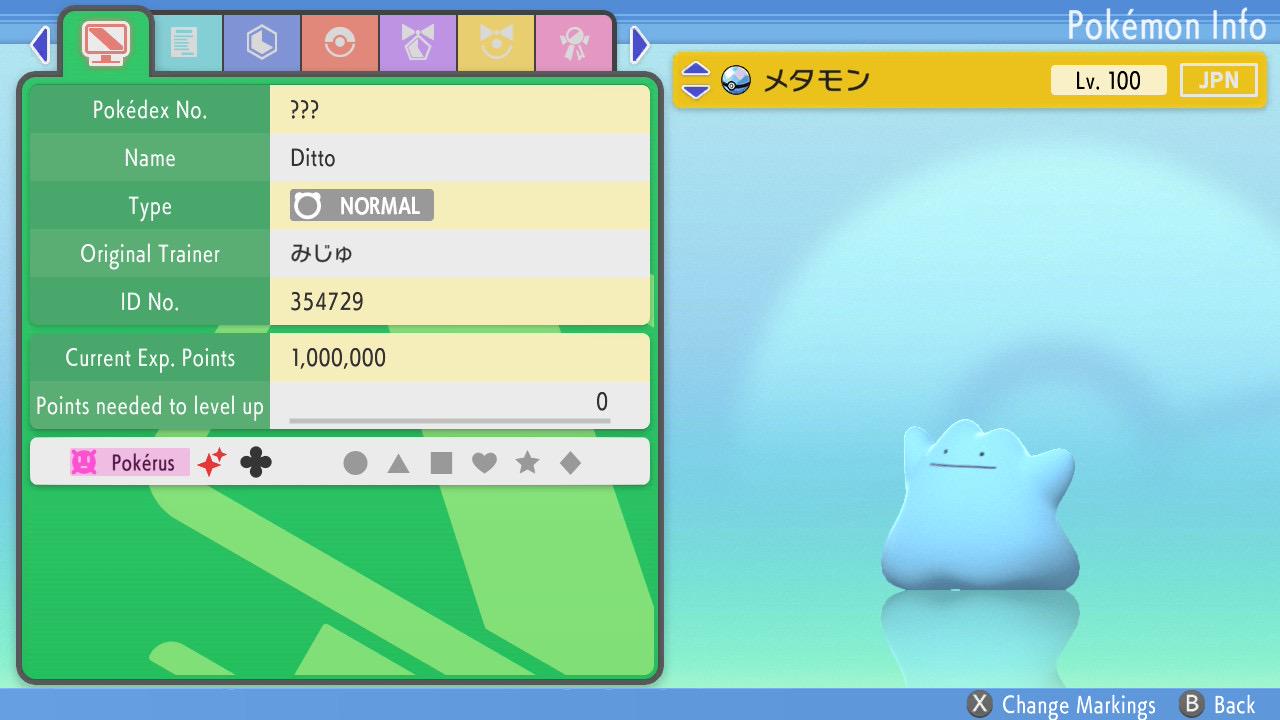Select the pink award ribbon tab icon
Screen dimensions: 1280x720
coord(574,42)
